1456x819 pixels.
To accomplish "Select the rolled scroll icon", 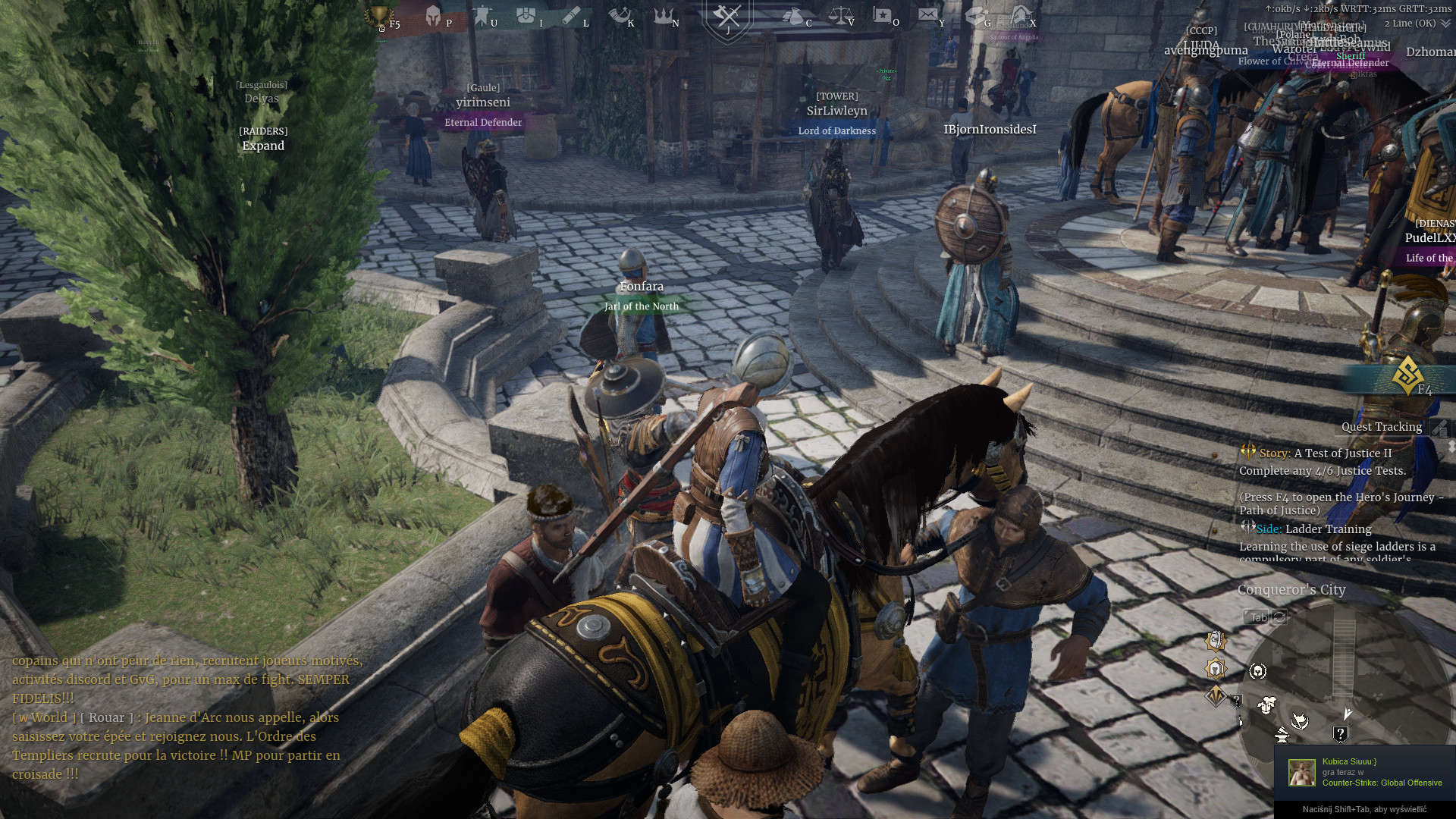I will (x=571, y=16).
